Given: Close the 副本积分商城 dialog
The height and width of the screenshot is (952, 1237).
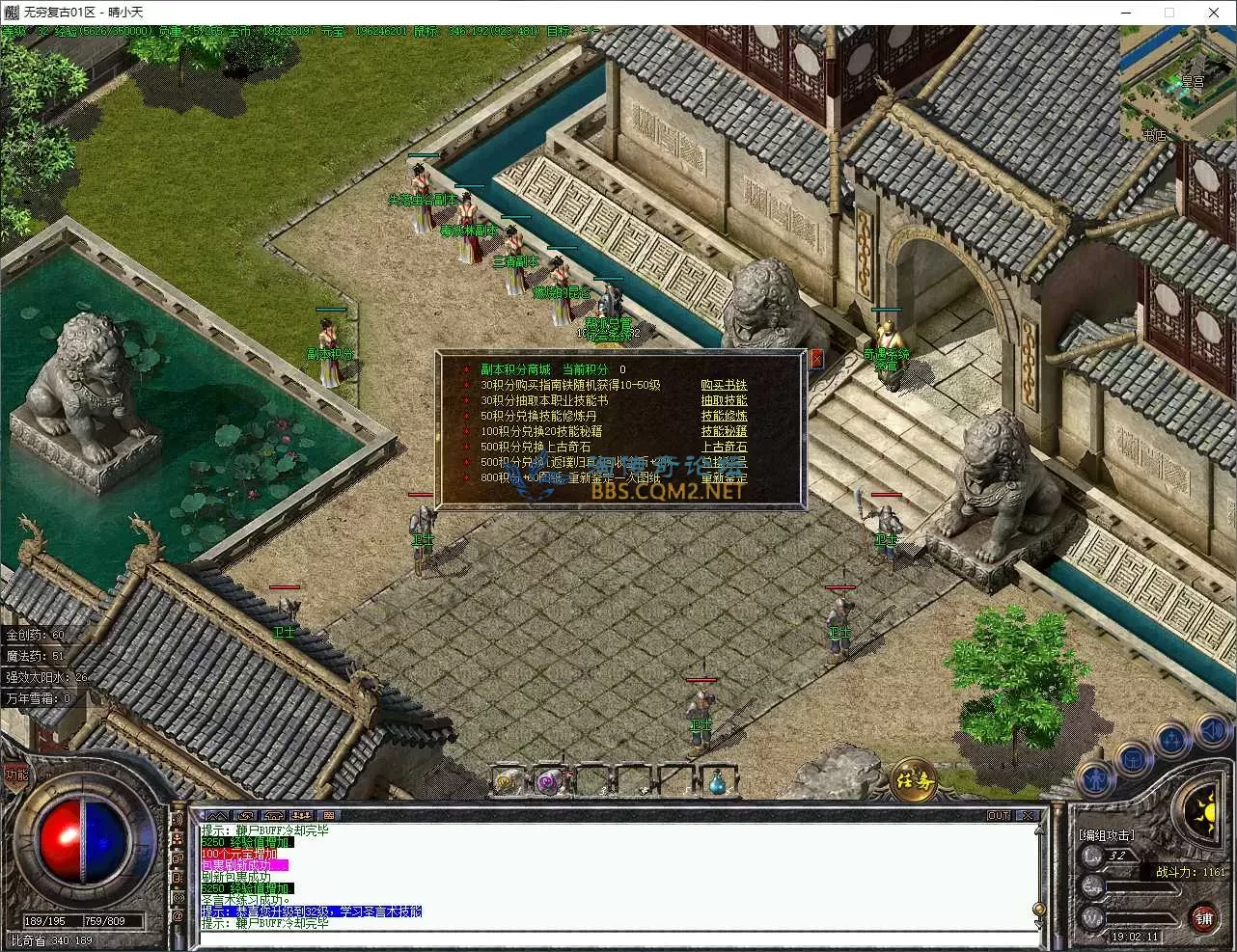Looking at the screenshot, I should (x=816, y=359).
